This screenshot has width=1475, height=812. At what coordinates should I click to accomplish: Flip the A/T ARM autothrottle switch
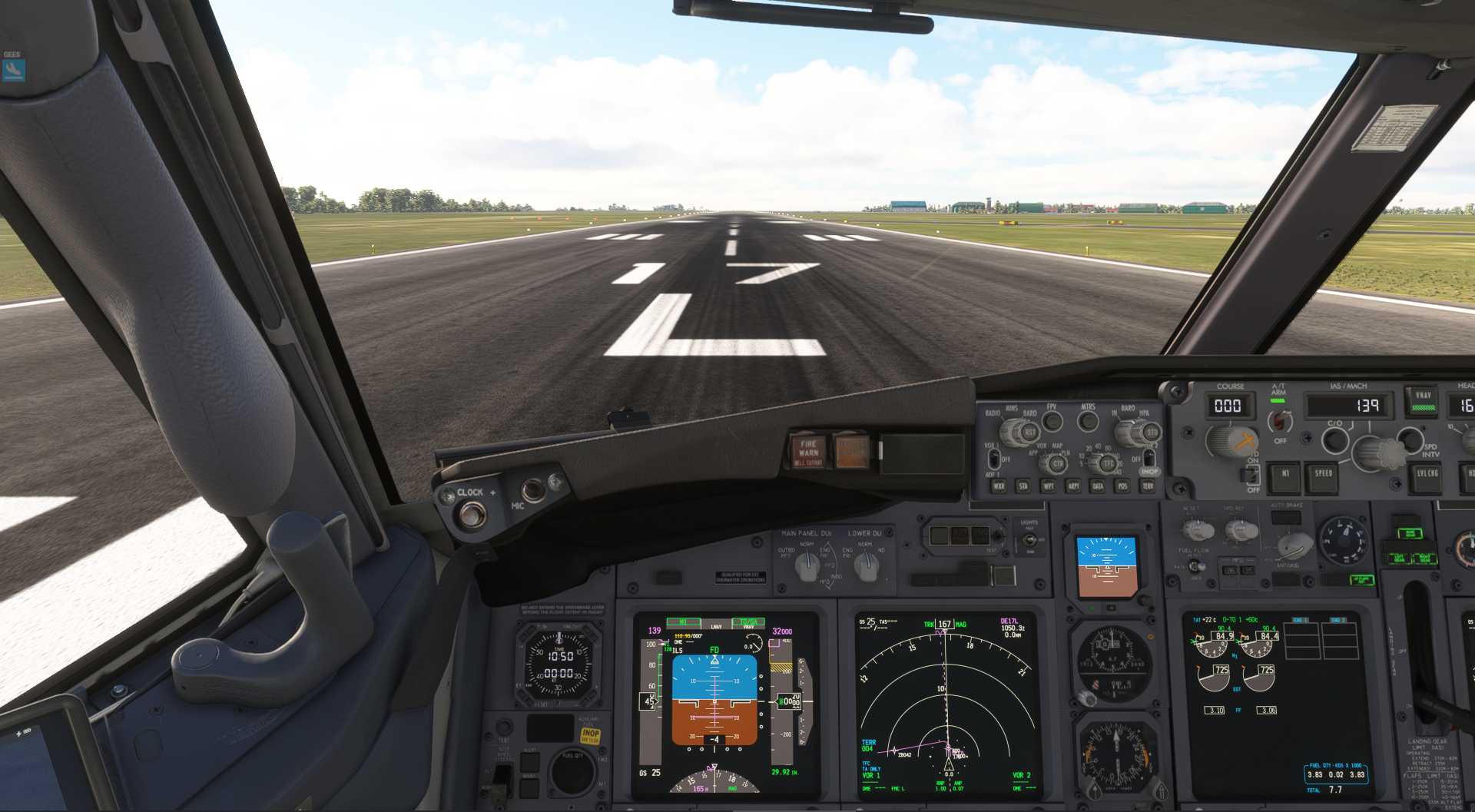[1279, 421]
